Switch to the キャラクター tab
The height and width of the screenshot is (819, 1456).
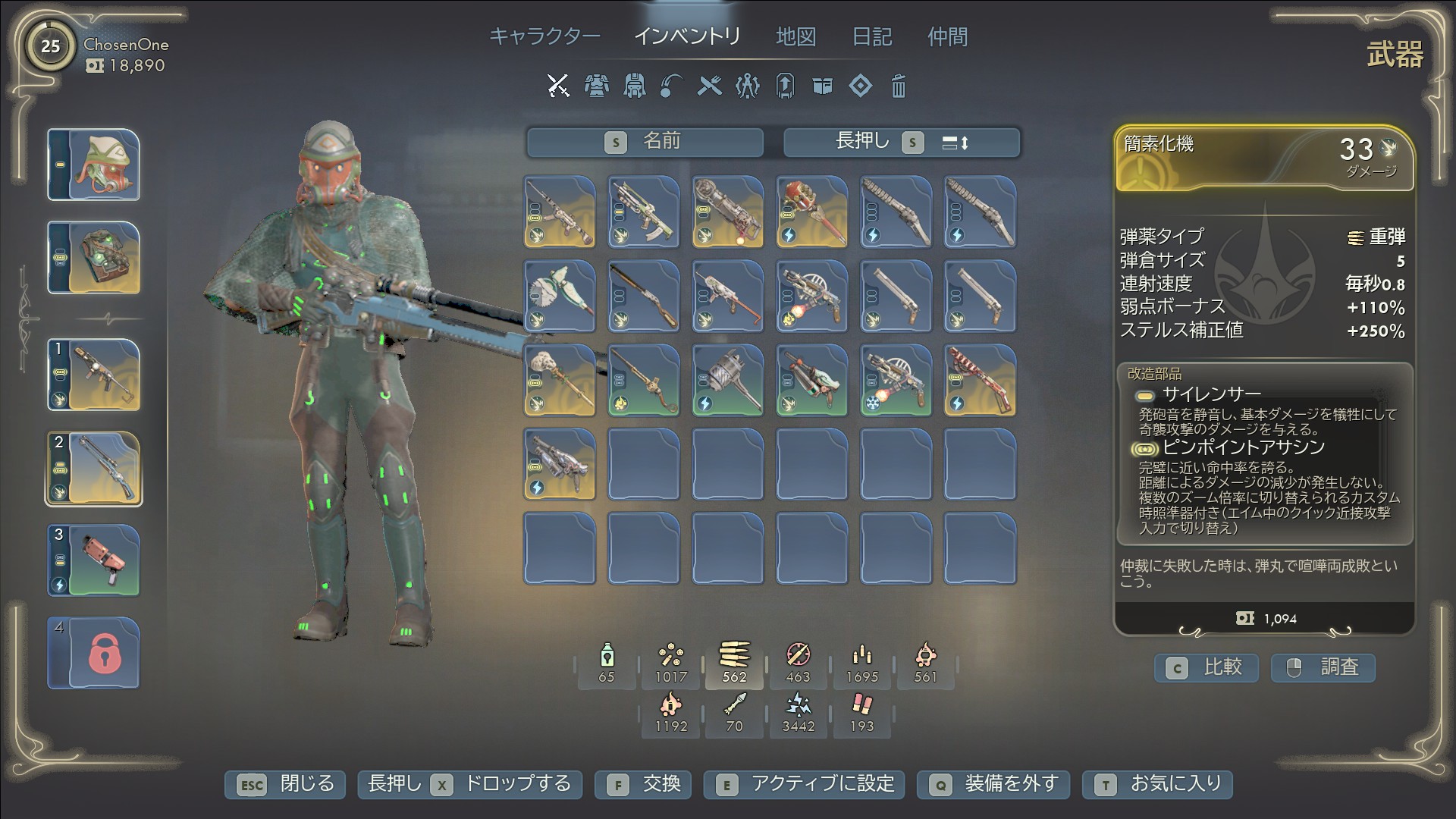(x=544, y=36)
